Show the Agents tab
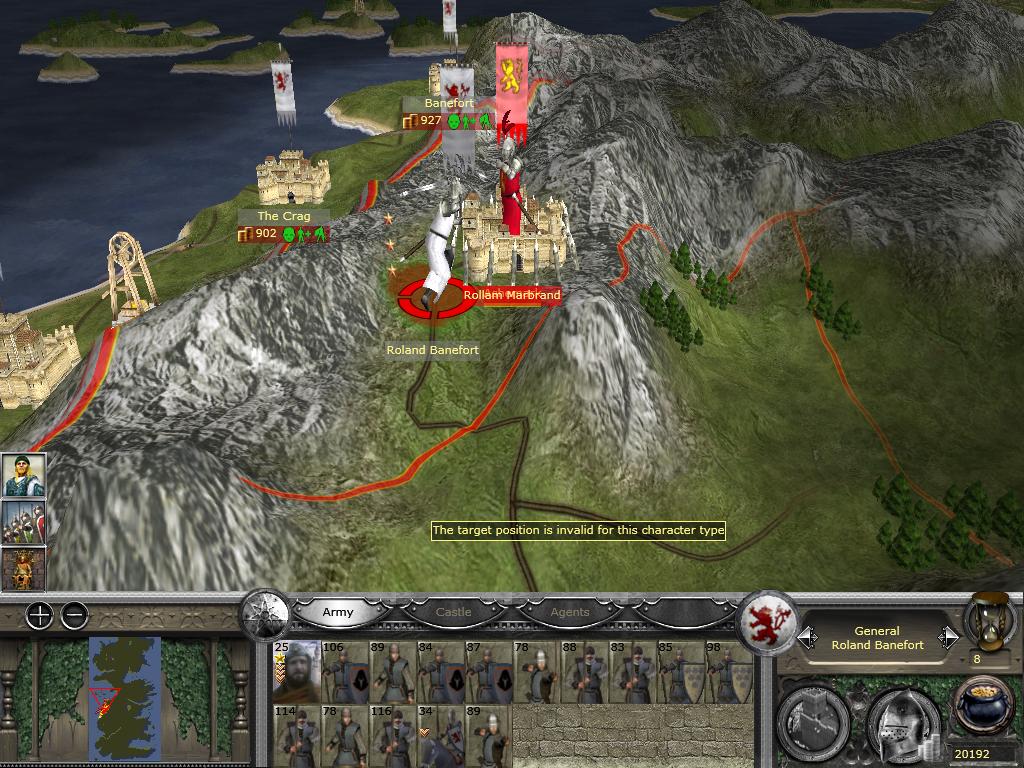1024x768 pixels. 570,612
